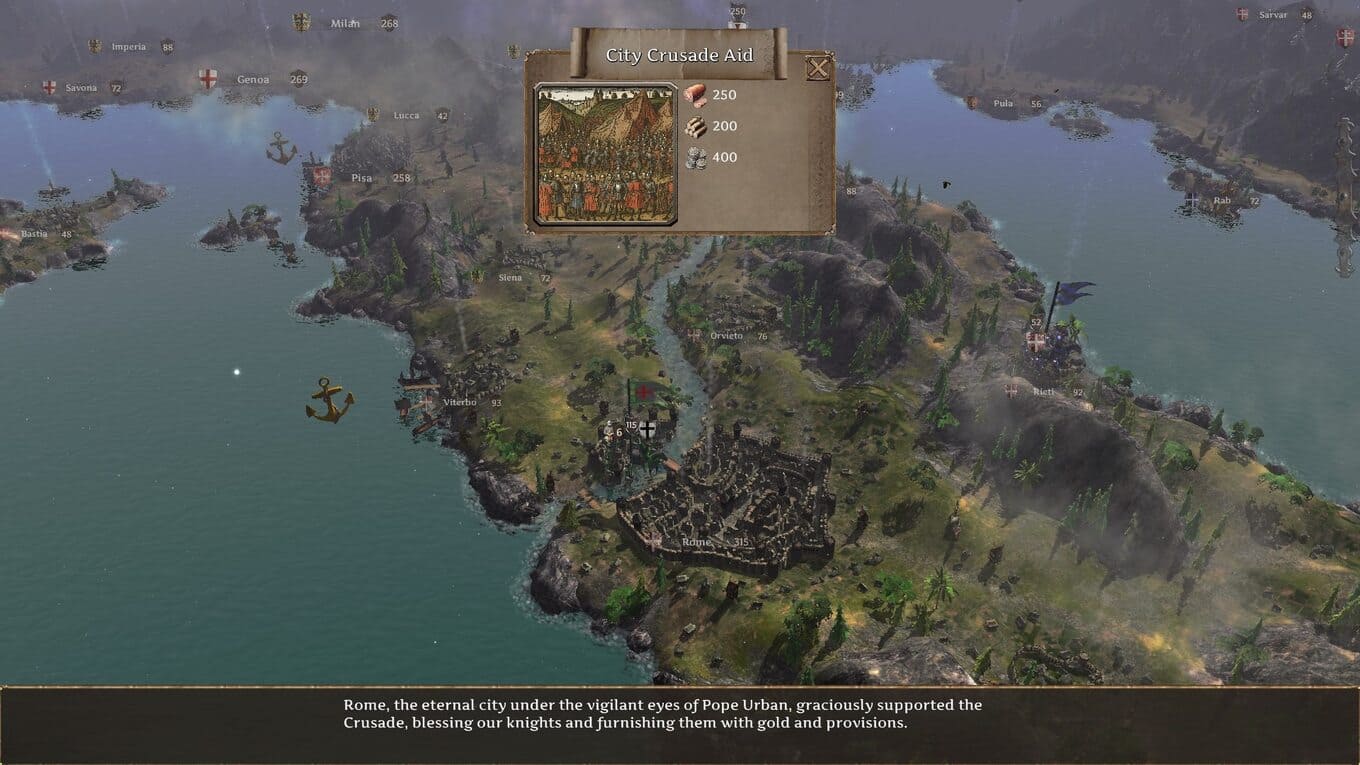Select the Rieti city label
The height and width of the screenshot is (765, 1360).
click(x=1043, y=392)
